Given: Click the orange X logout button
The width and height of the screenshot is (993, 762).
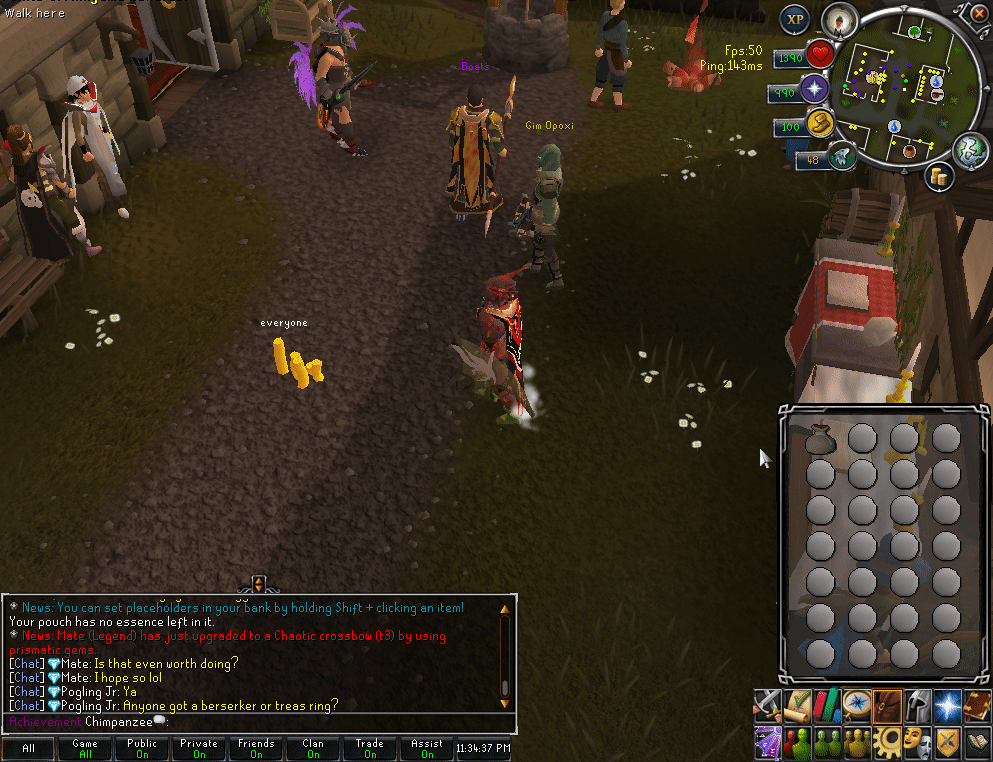Looking at the screenshot, I should [x=977, y=14].
